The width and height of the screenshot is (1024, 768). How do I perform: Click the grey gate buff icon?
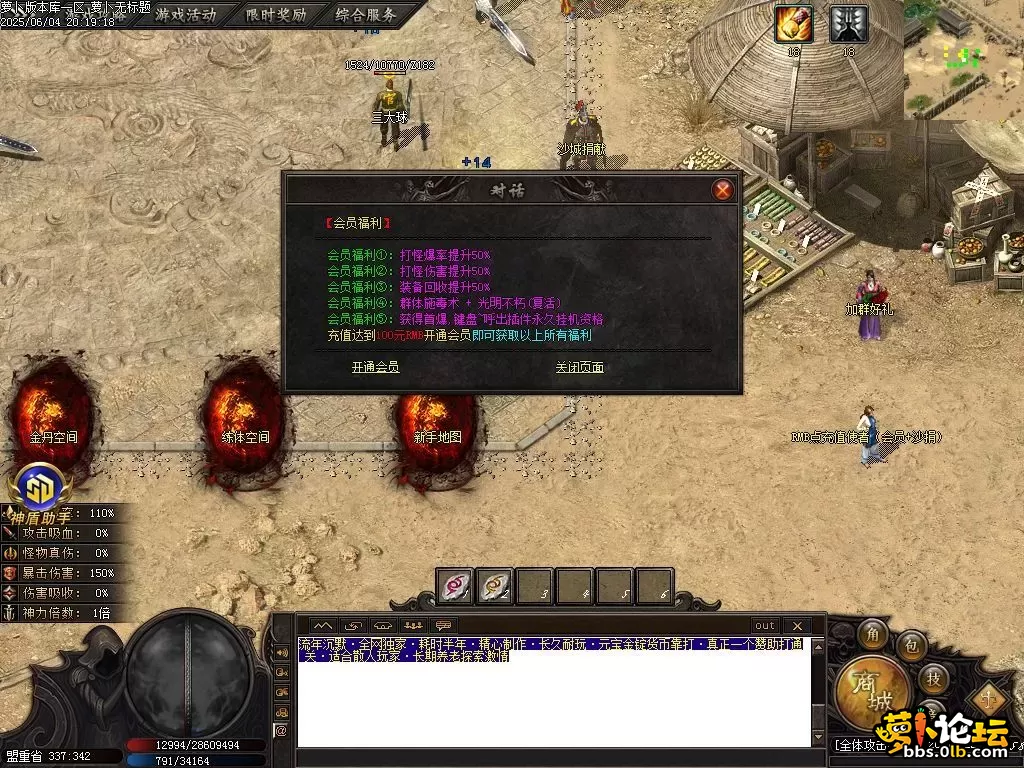tap(849, 24)
